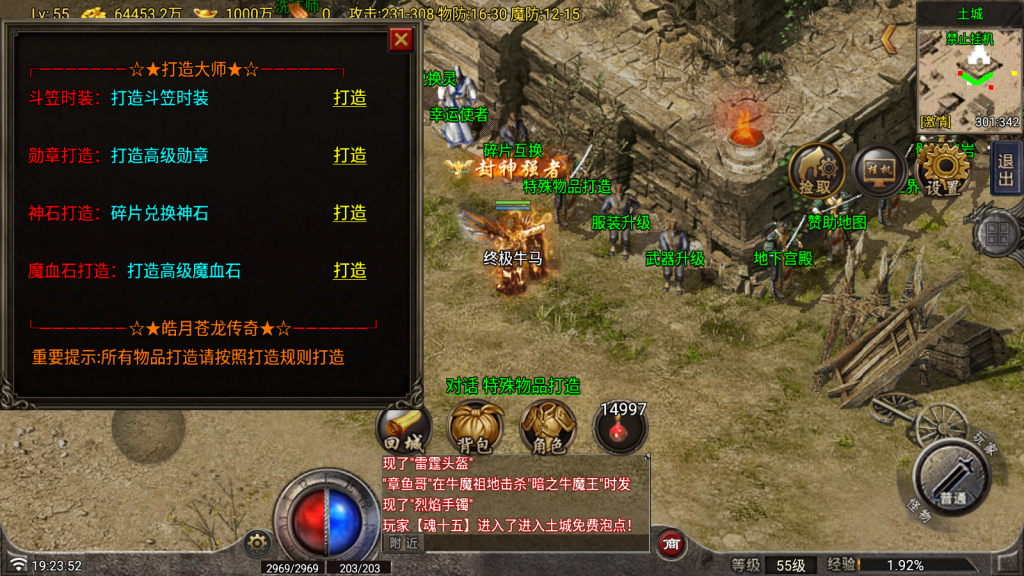Screen dimensions: 1024x576
Task: Click the 退出 exit button
Action: [x=1005, y=167]
